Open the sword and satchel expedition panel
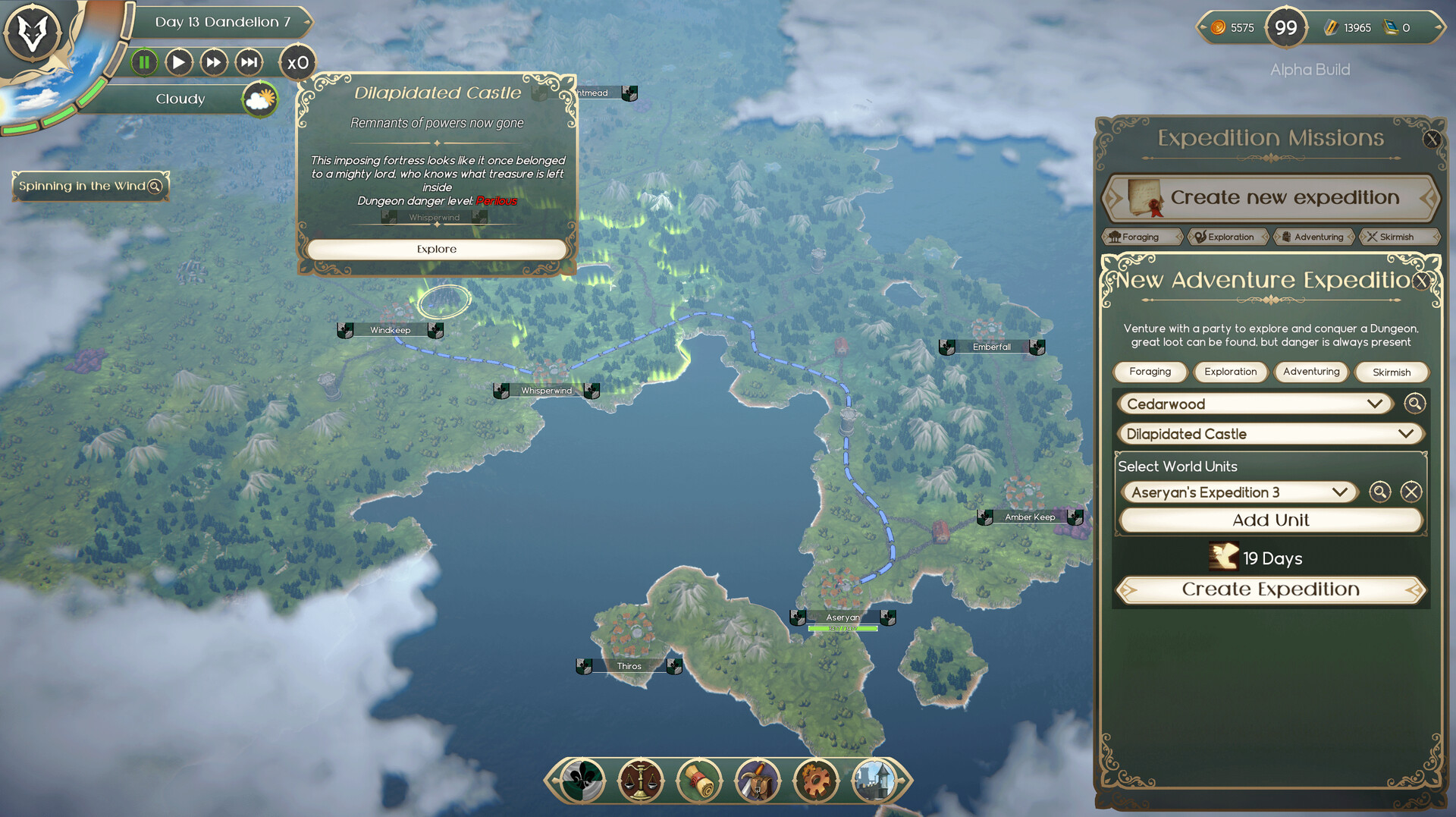1456x817 pixels. [x=758, y=780]
